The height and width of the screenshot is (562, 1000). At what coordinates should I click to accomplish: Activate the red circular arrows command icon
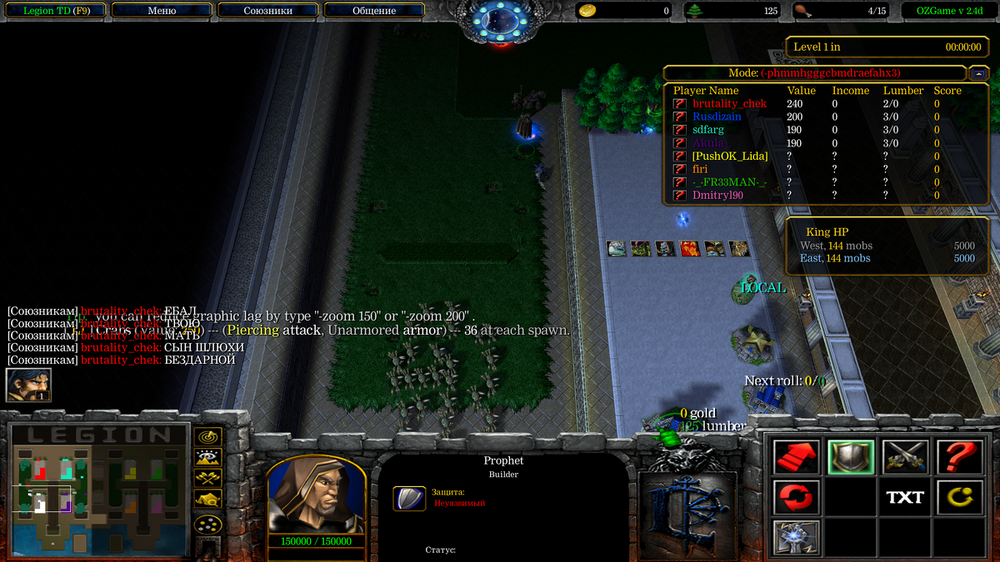[797, 497]
